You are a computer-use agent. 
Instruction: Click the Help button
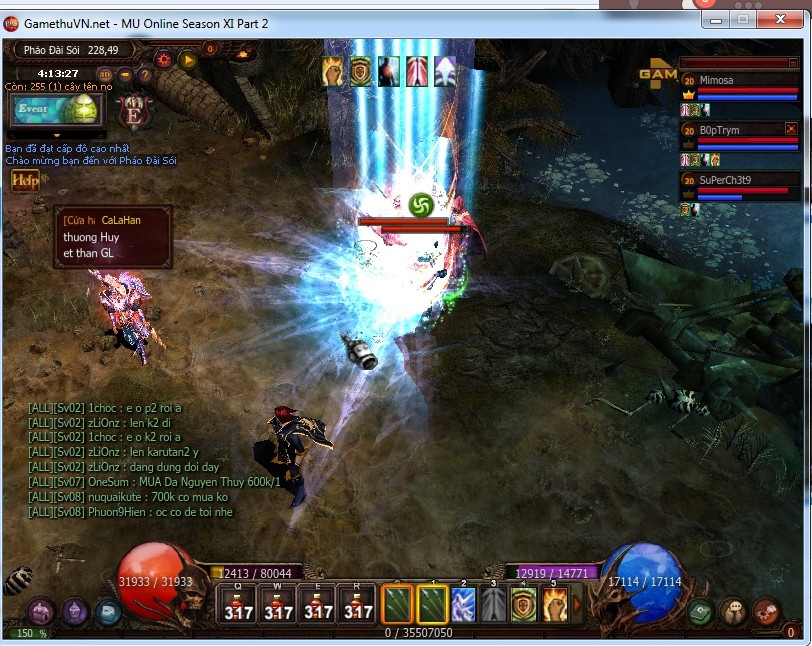pyautogui.click(x=24, y=180)
